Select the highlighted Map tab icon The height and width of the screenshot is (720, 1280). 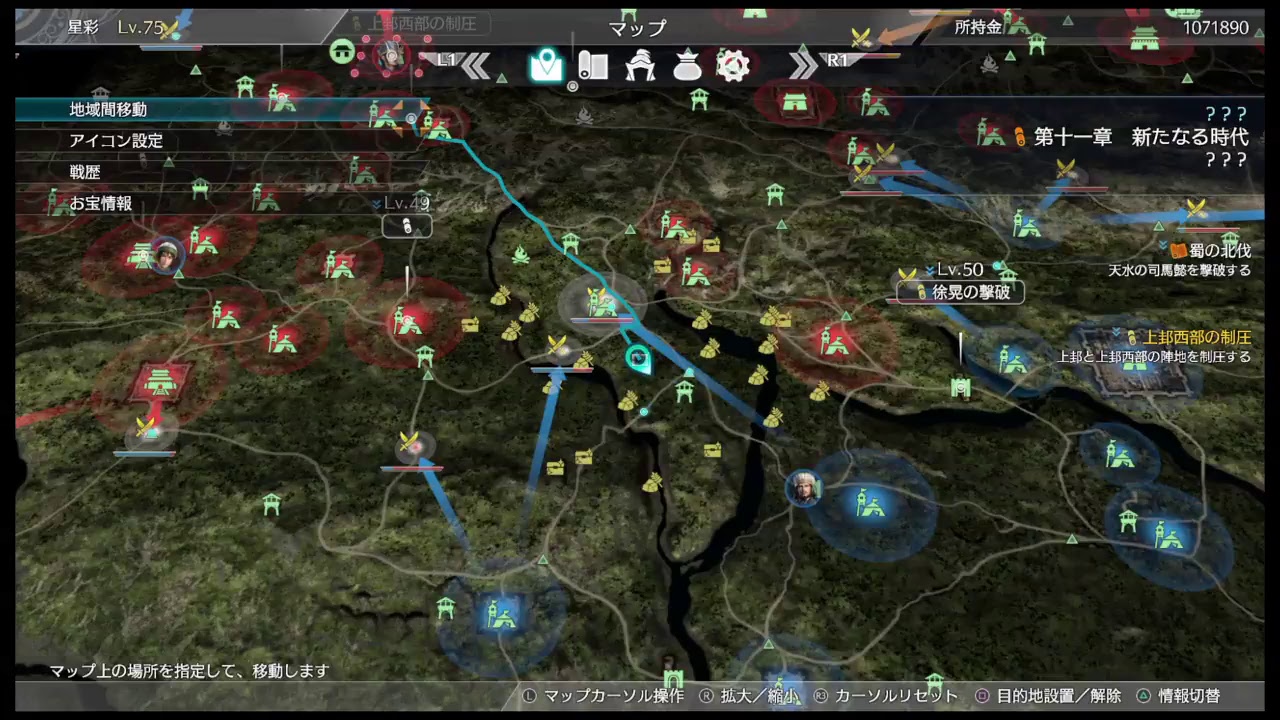(x=545, y=66)
